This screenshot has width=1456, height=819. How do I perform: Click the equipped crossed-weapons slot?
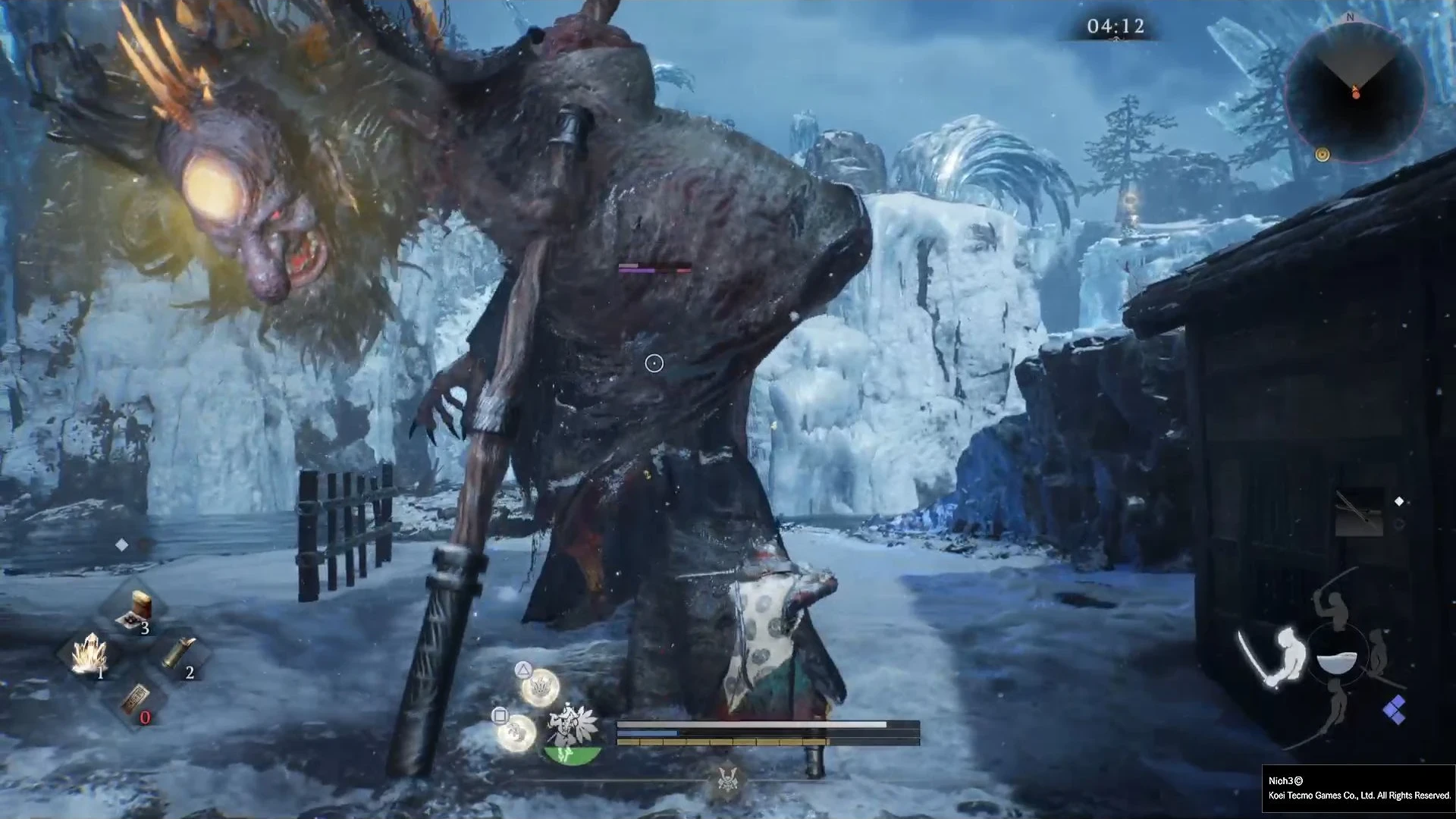pos(1360,513)
